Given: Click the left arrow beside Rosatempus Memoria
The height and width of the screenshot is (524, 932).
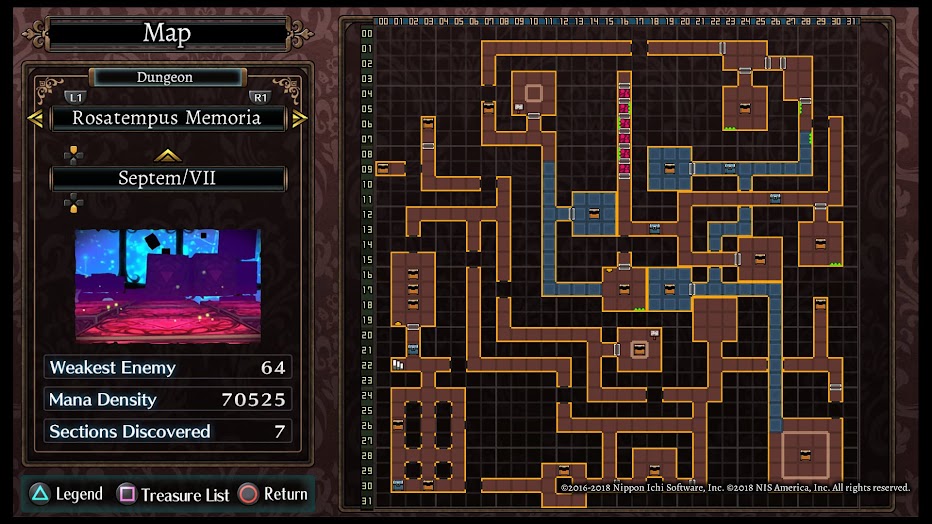Looking at the screenshot, I should pos(35,118).
